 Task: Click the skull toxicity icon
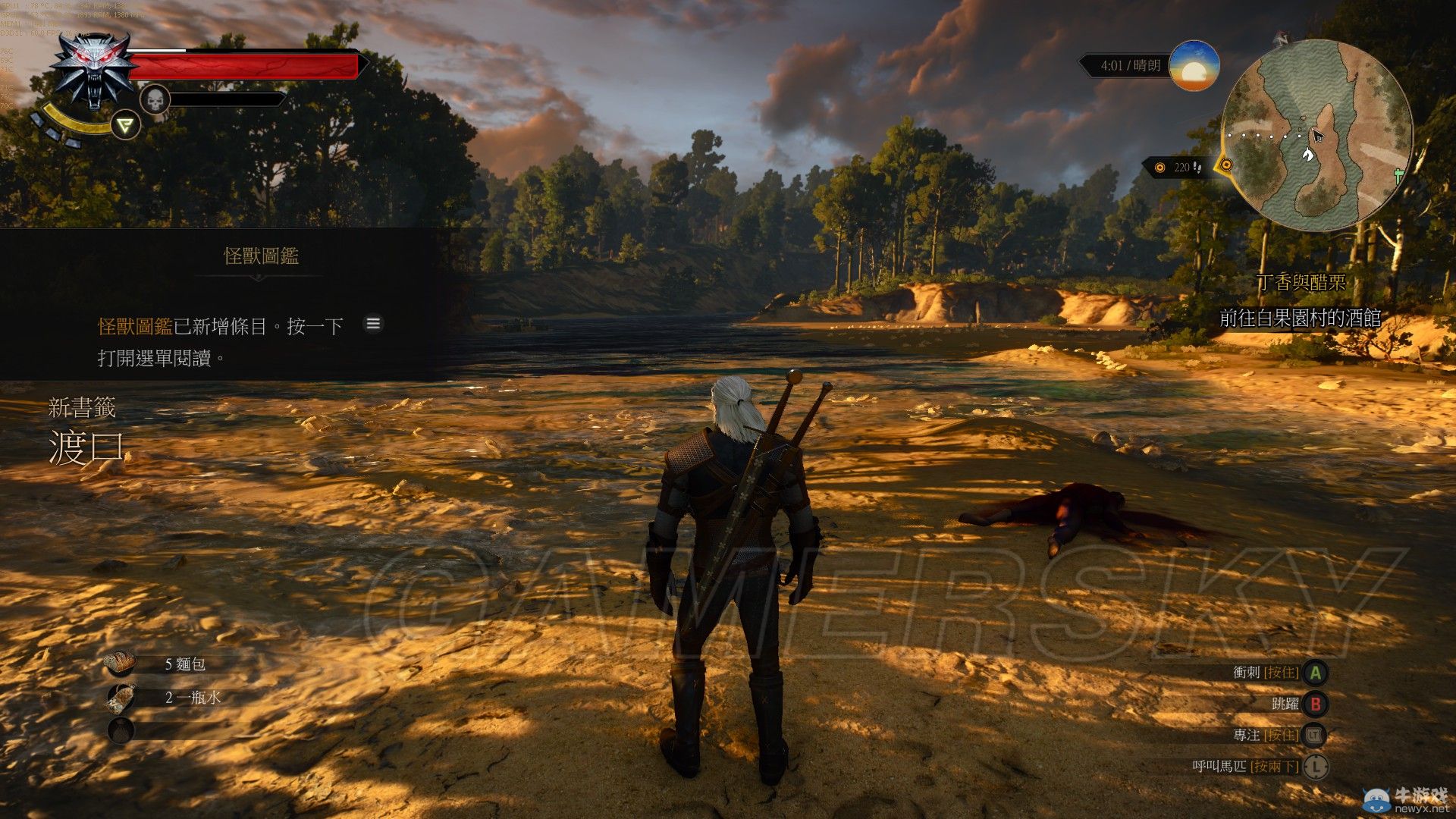(155, 99)
